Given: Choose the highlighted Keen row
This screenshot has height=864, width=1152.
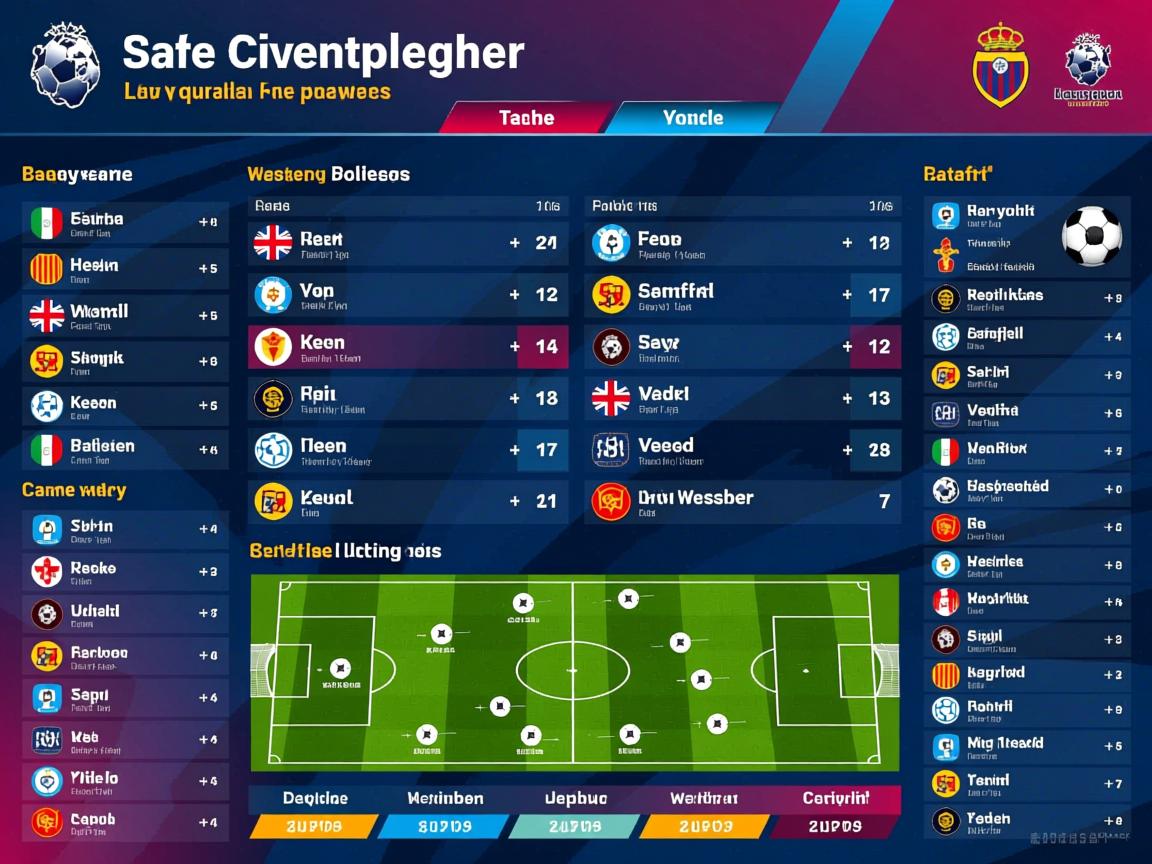Looking at the screenshot, I should point(408,347).
